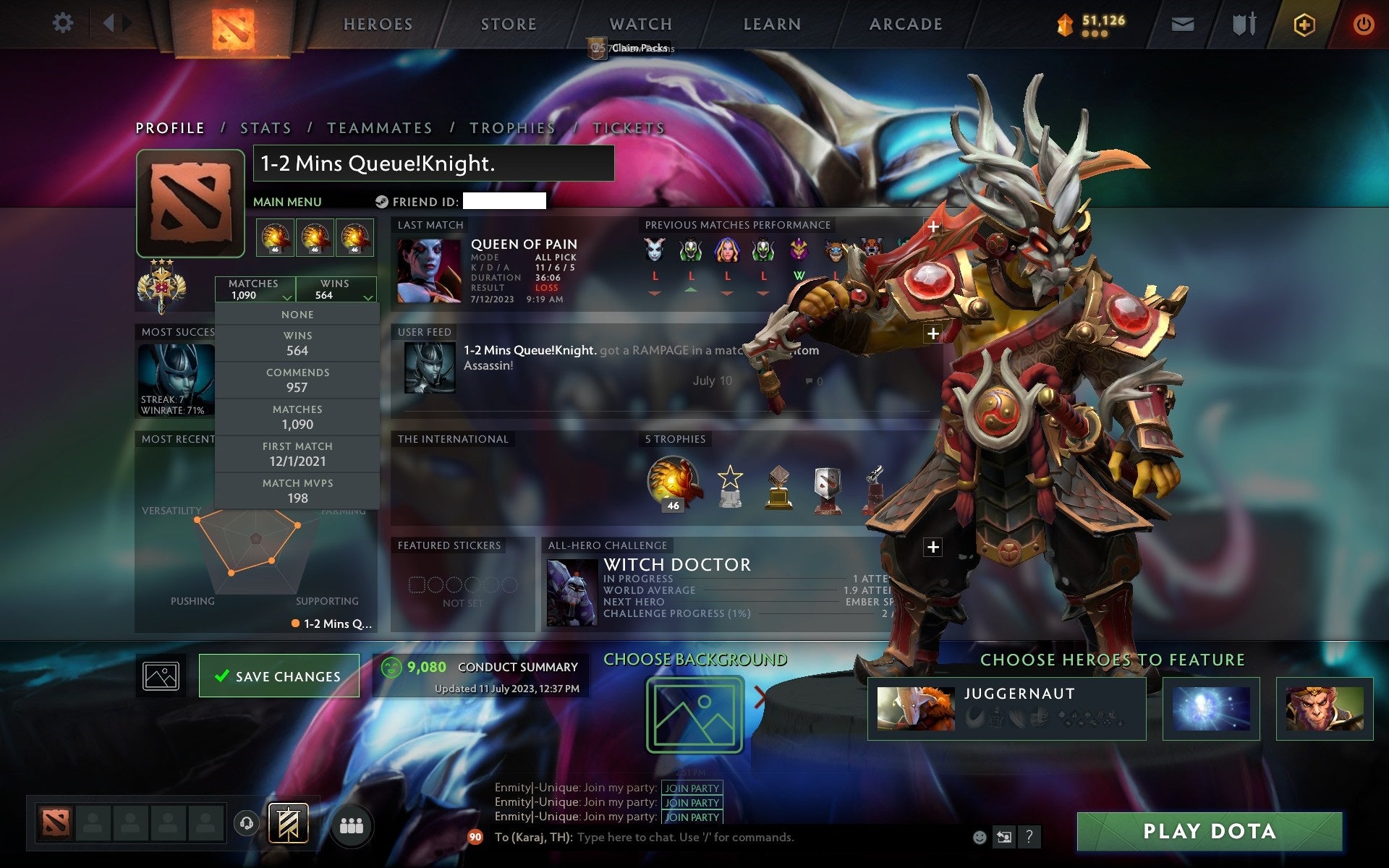Click the Save Changes button

coord(279,676)
